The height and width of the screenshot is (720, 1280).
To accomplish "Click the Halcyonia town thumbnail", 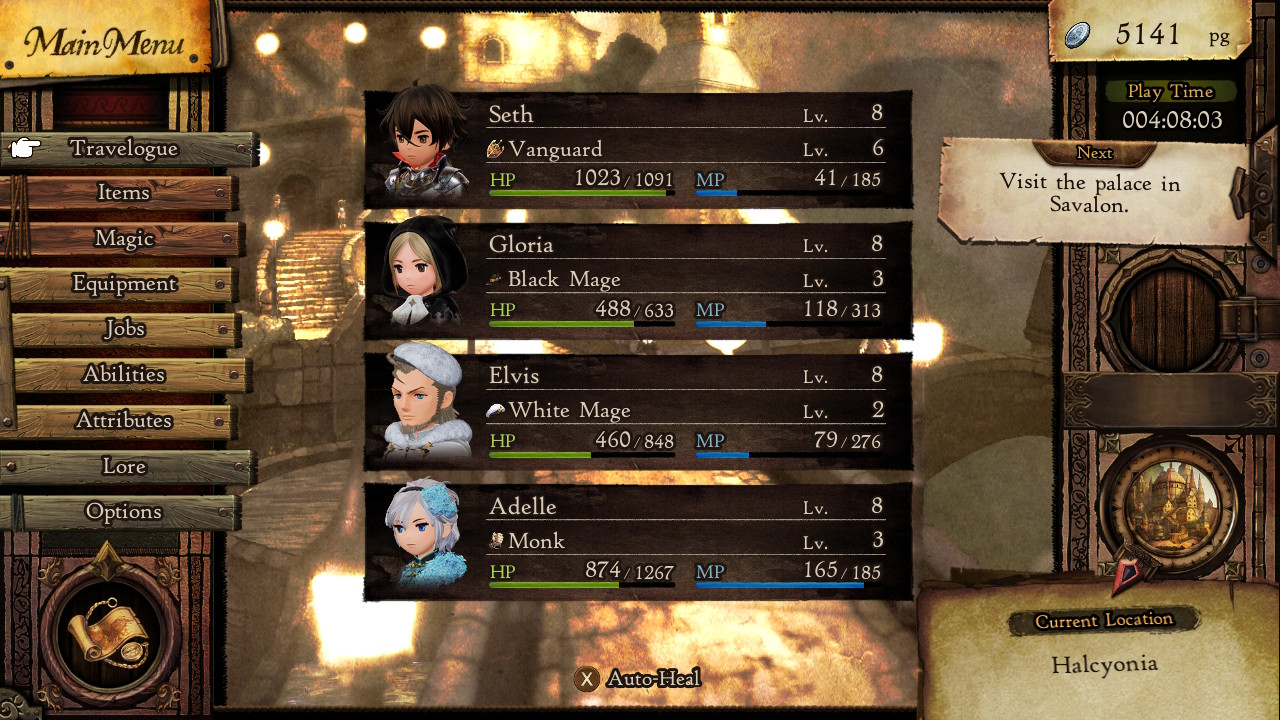I will pyautogui.click(x=1170, y=504).
